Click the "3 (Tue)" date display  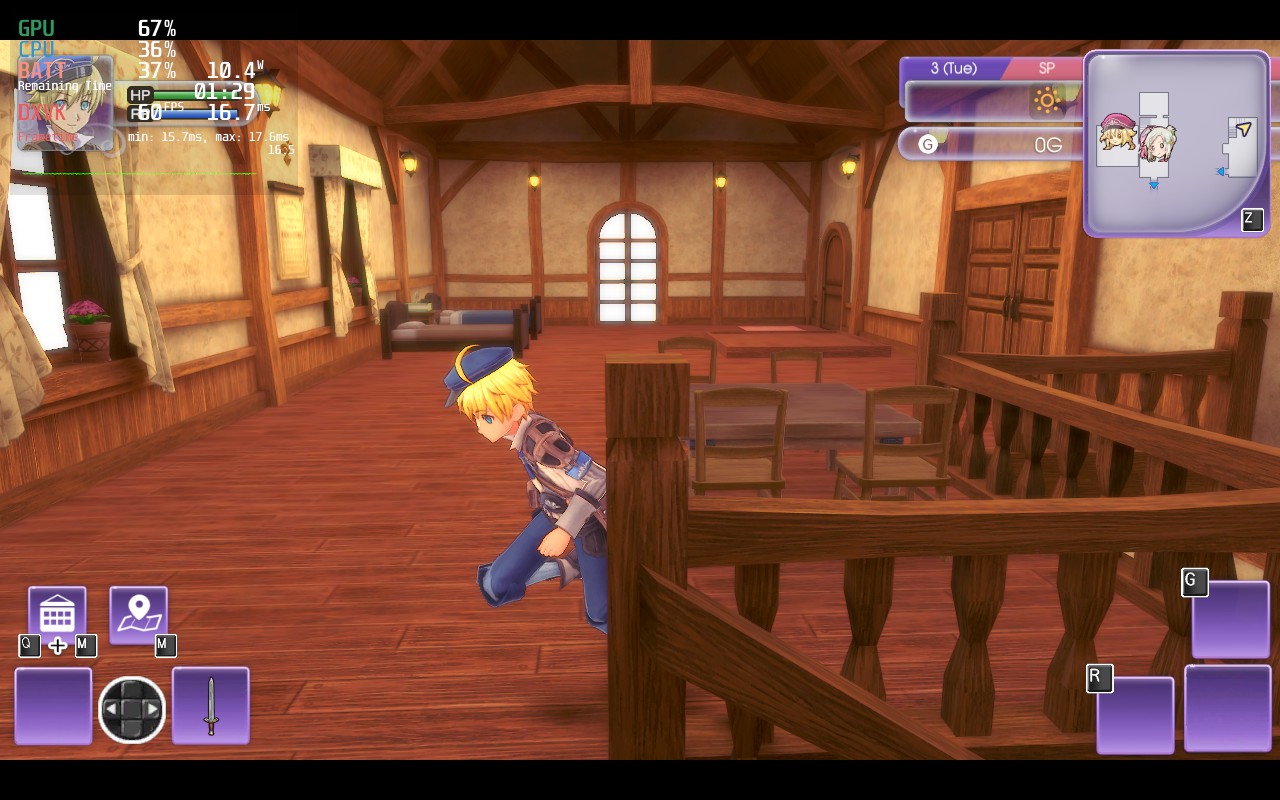(x=953, y=68)
